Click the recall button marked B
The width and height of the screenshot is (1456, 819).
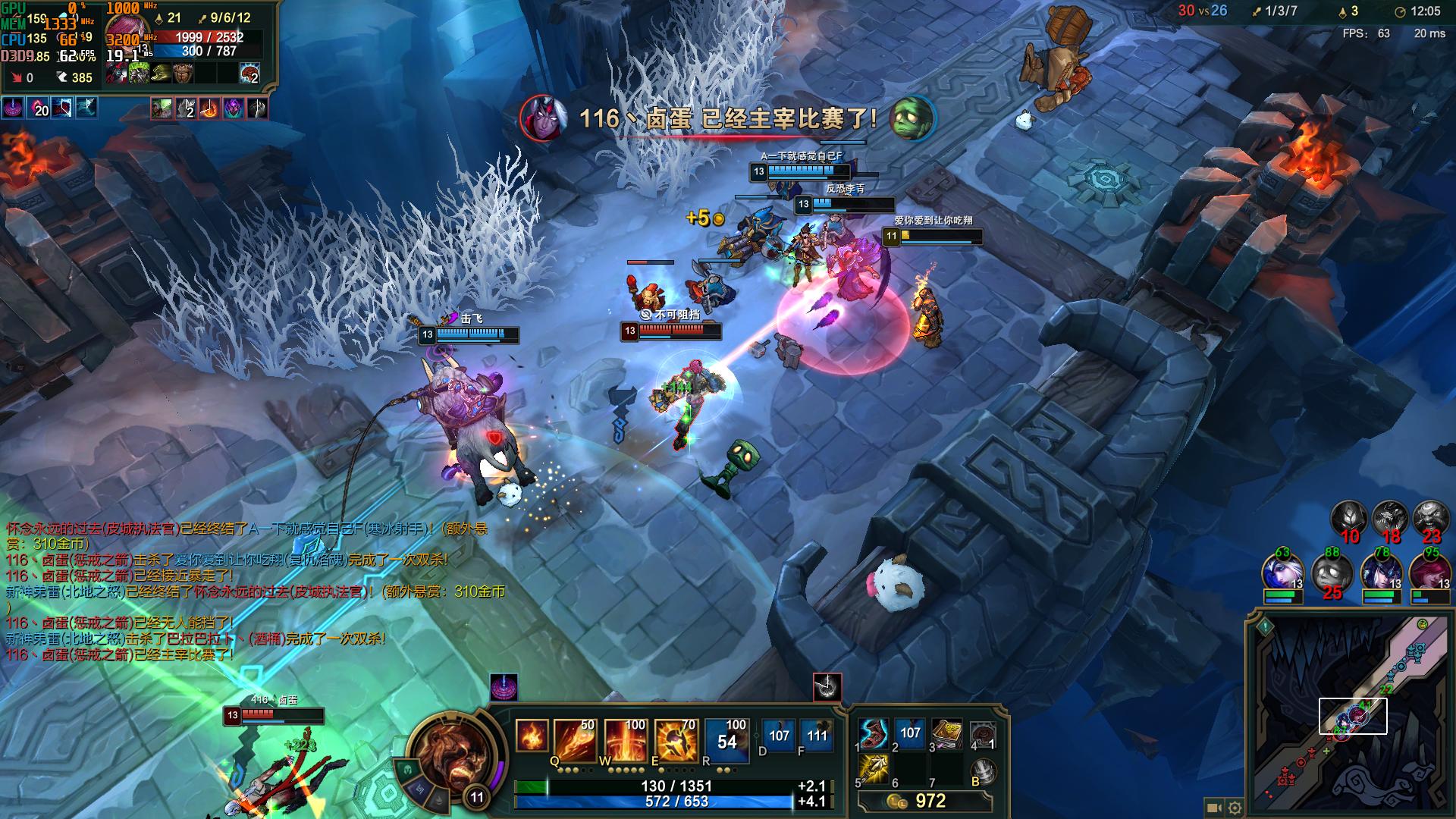983,770
